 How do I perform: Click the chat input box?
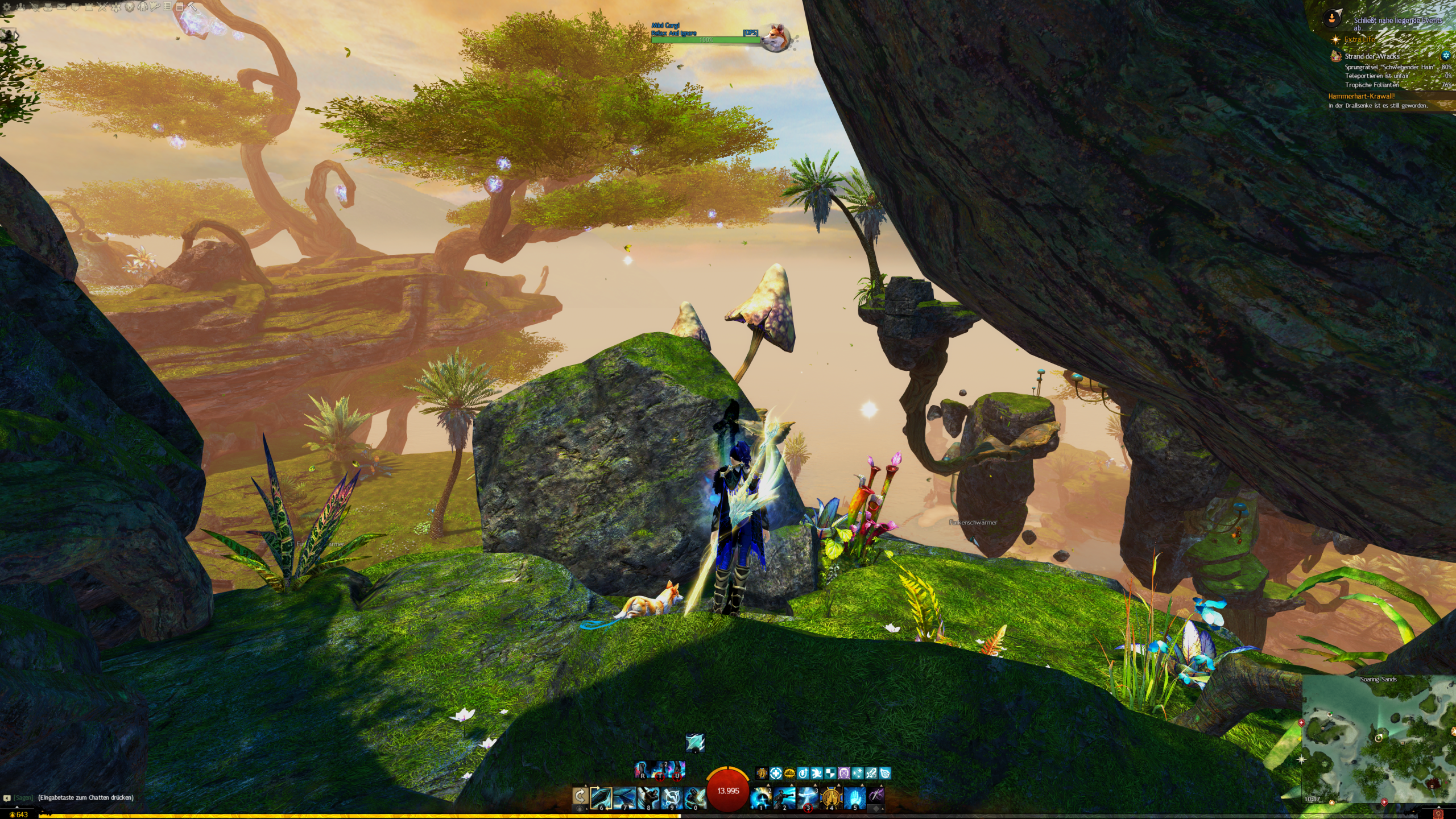85,797
